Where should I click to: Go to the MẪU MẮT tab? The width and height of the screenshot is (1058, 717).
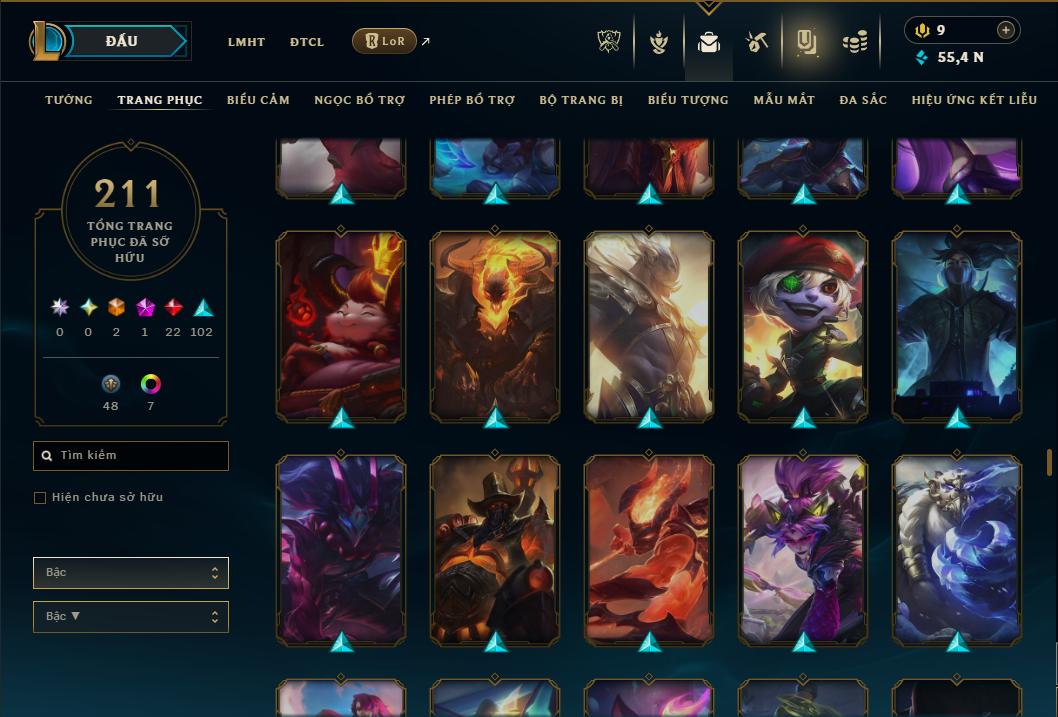click(x=784, y=100)
